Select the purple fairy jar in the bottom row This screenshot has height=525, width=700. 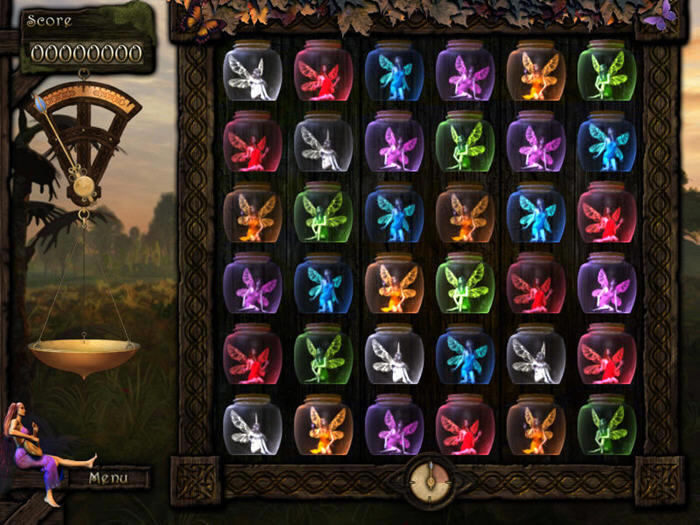pyautogui.click(x=394, y=426)
